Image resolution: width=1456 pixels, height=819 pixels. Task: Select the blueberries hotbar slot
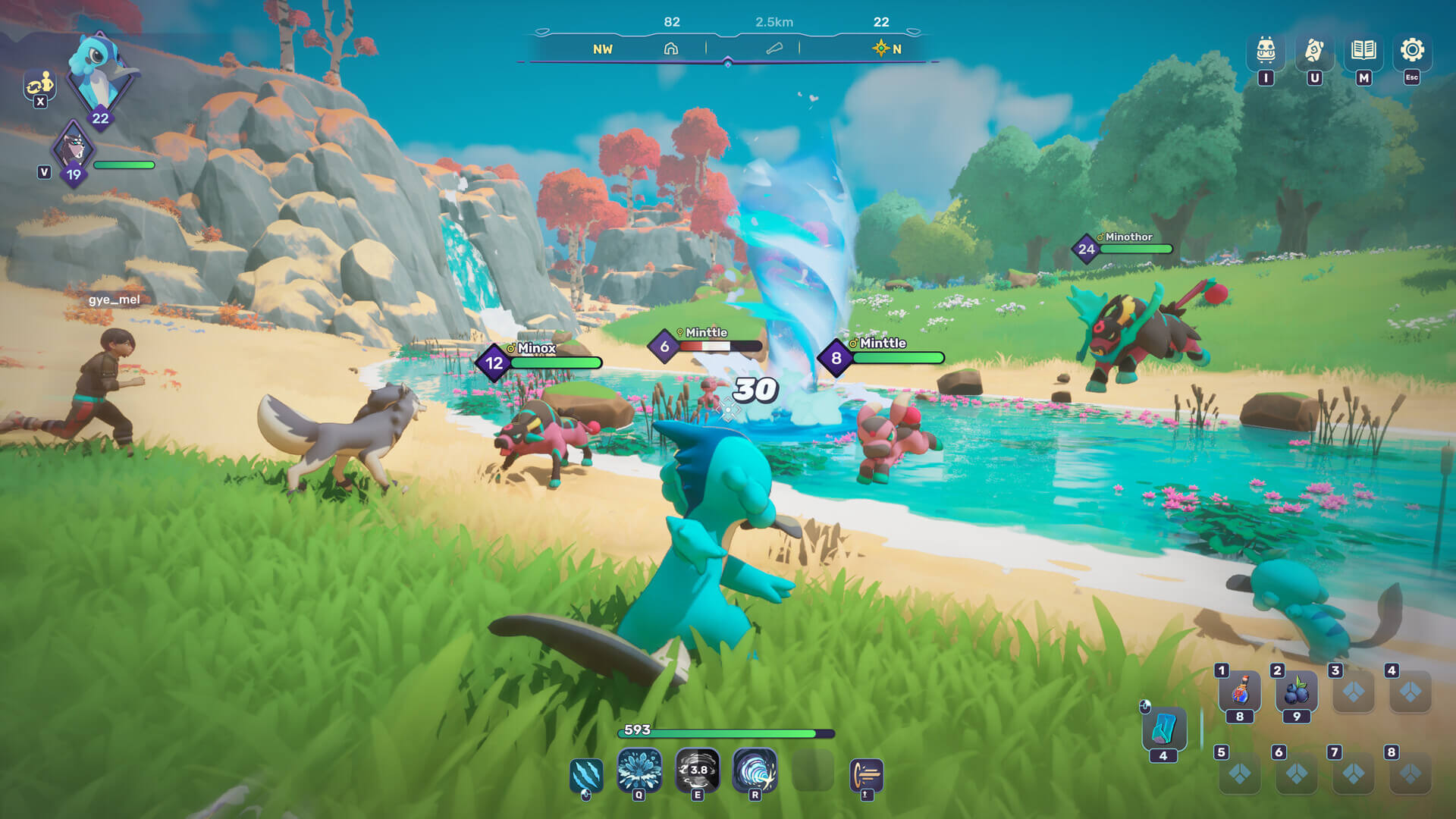tap(1297, 692)
